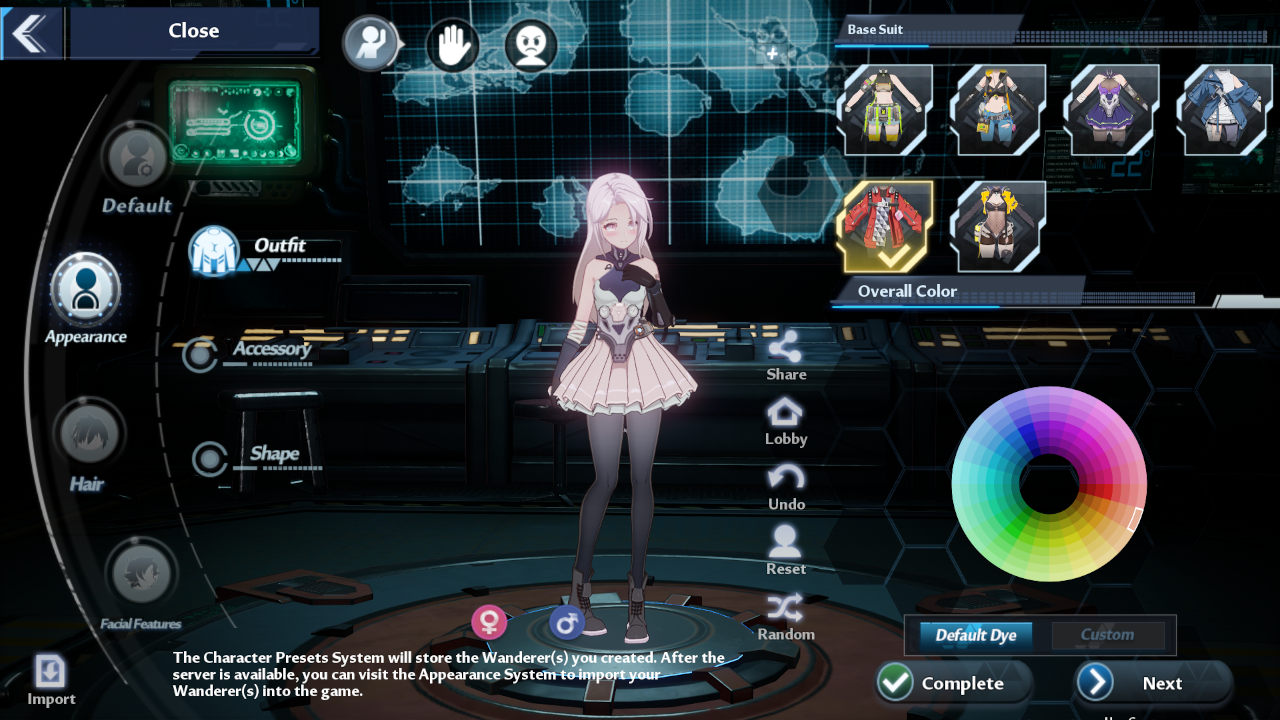Choose the purple dress base suit
Screen dimensions: 1280x720
(1114, 110)
